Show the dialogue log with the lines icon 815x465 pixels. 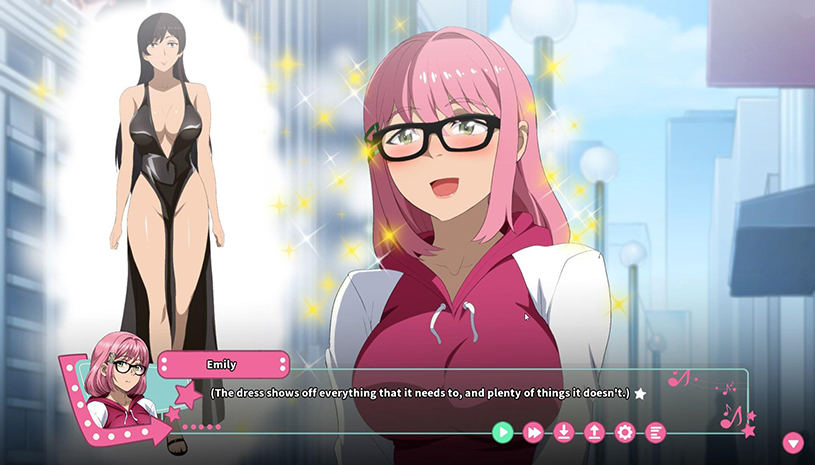tap(656, 432)
